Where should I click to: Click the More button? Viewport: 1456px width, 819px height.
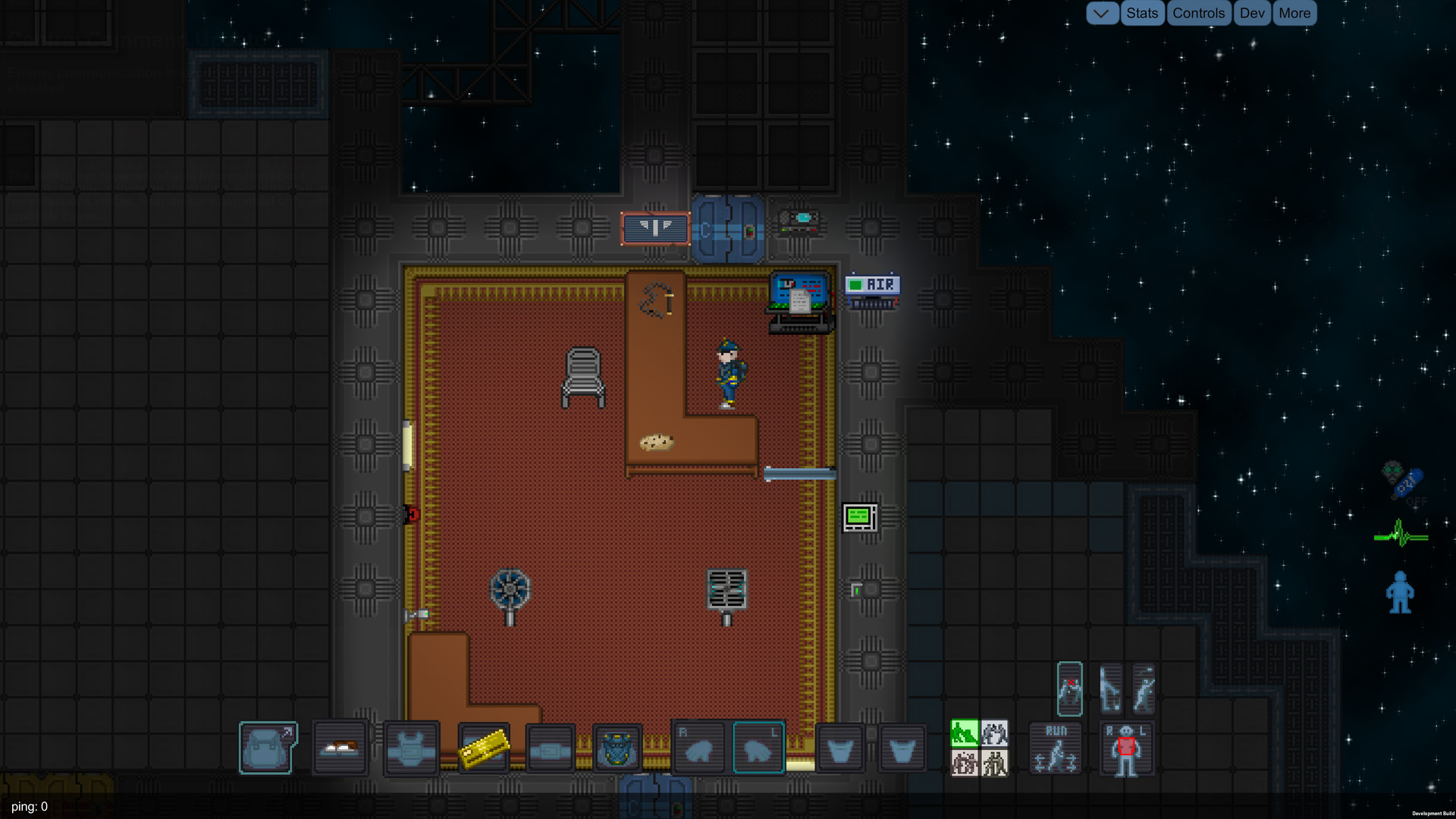[1294, 13]
